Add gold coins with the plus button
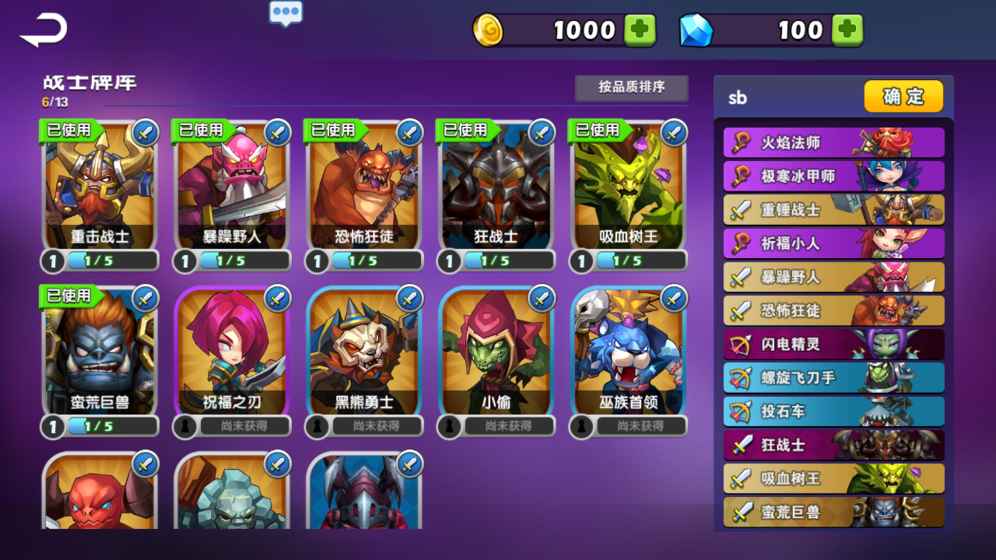 [640, 30]
